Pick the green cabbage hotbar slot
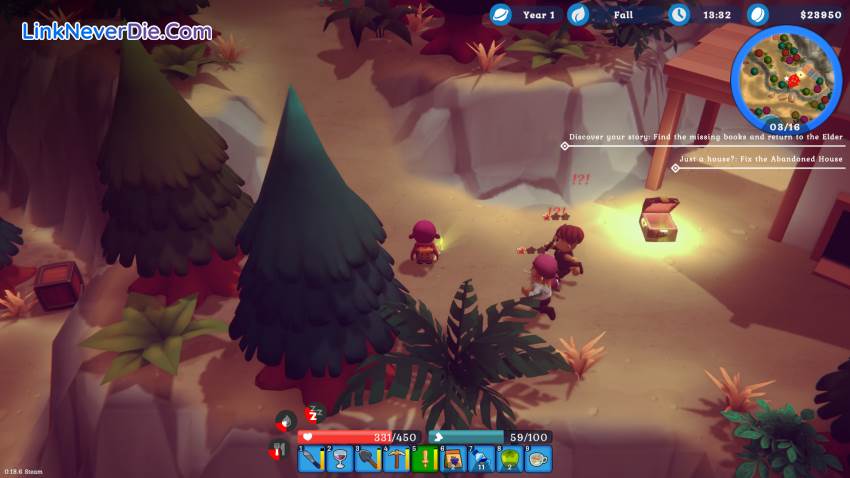 tap(510, 459)
